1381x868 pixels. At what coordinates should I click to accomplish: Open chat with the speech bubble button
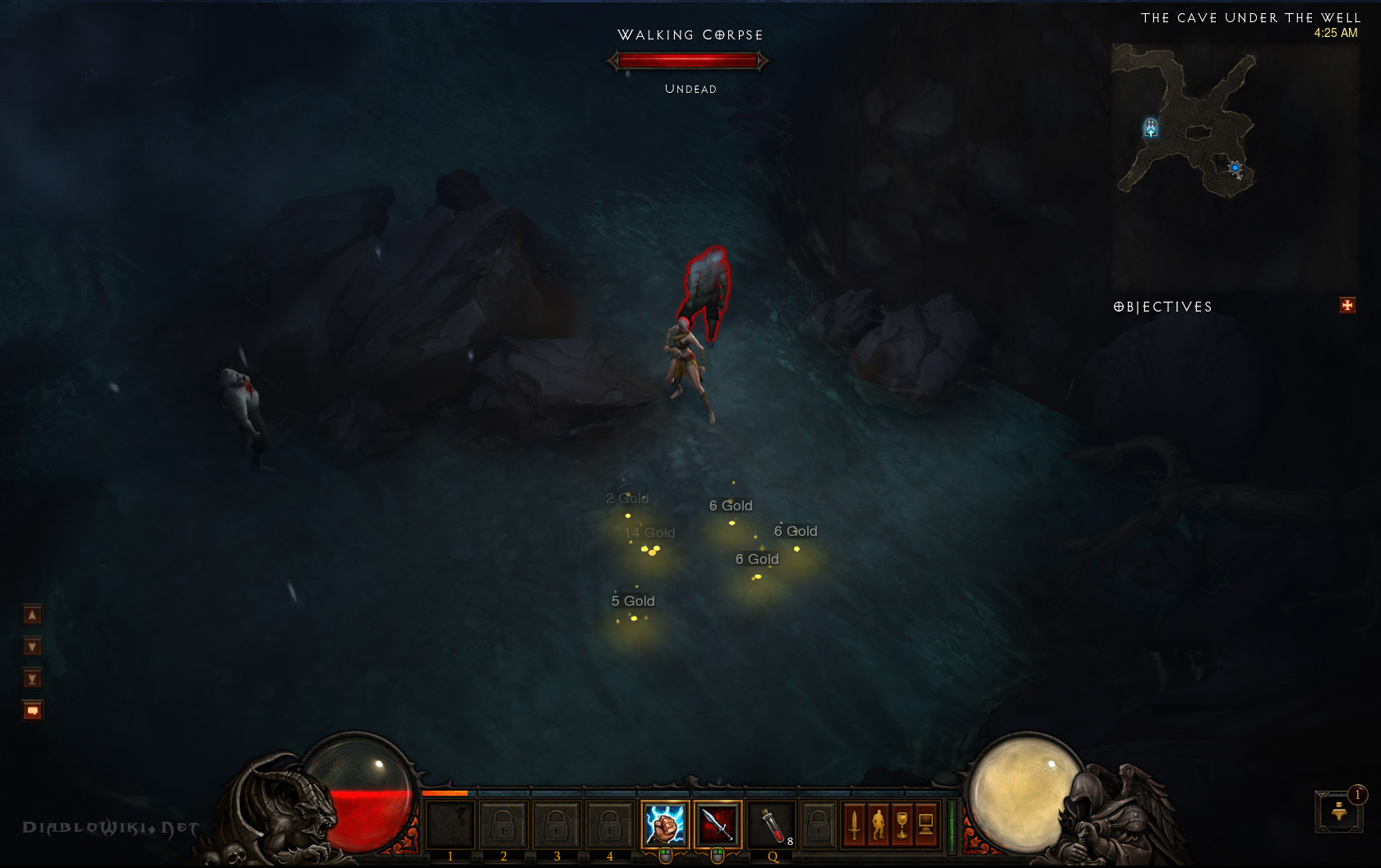point(32,710)
